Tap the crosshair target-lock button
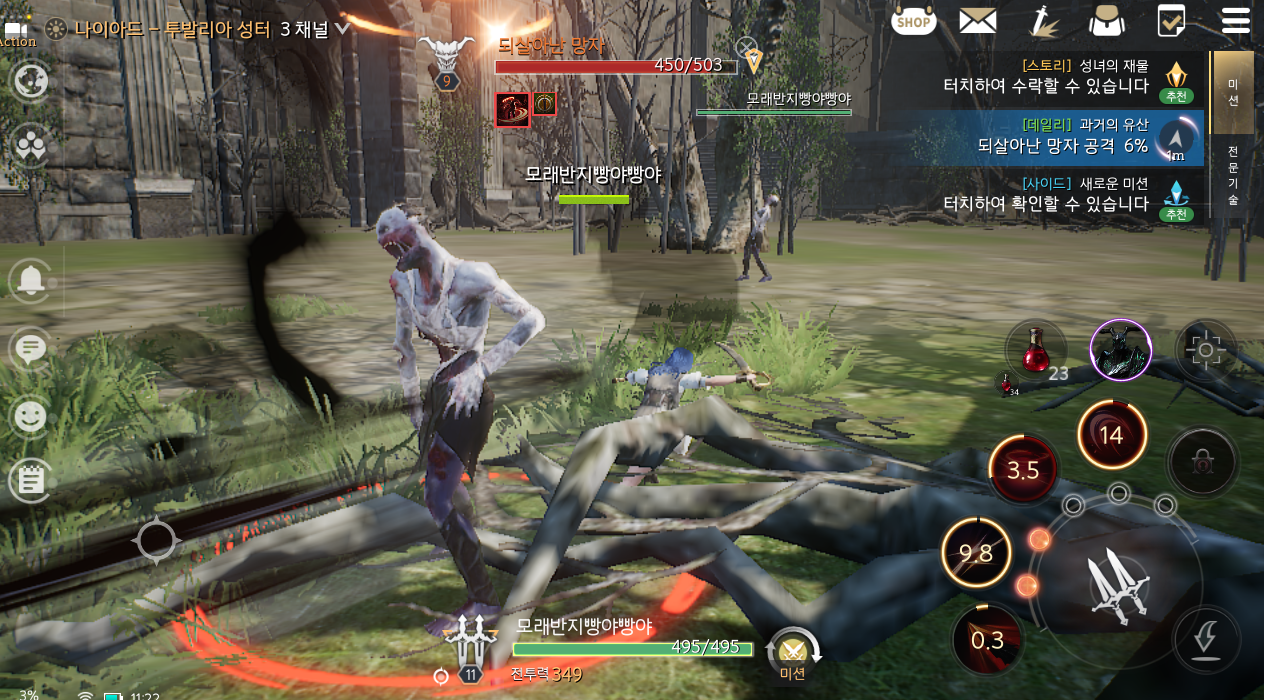The height and width of the screenshot is (700, 1264). coord(1205,350)
